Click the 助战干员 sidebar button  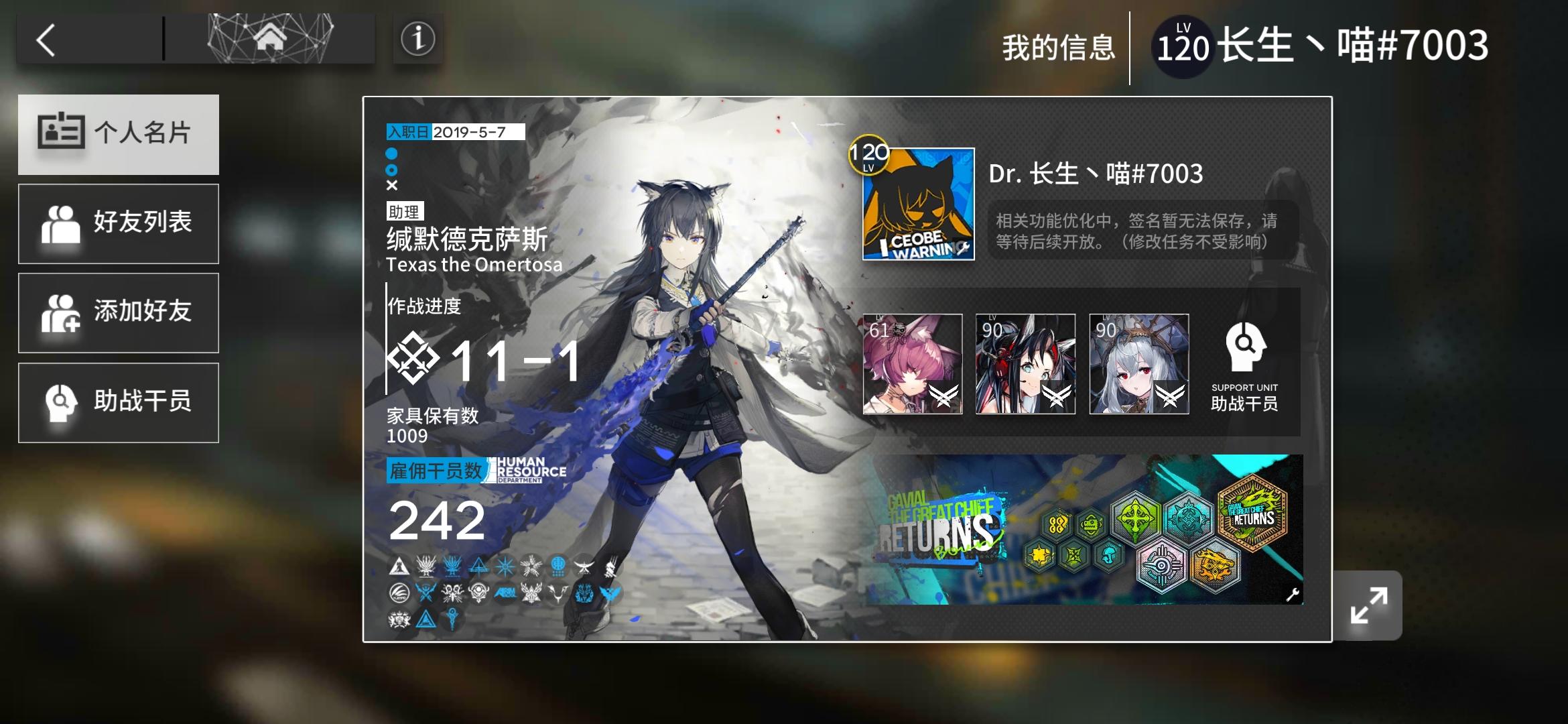pos(119,402)
